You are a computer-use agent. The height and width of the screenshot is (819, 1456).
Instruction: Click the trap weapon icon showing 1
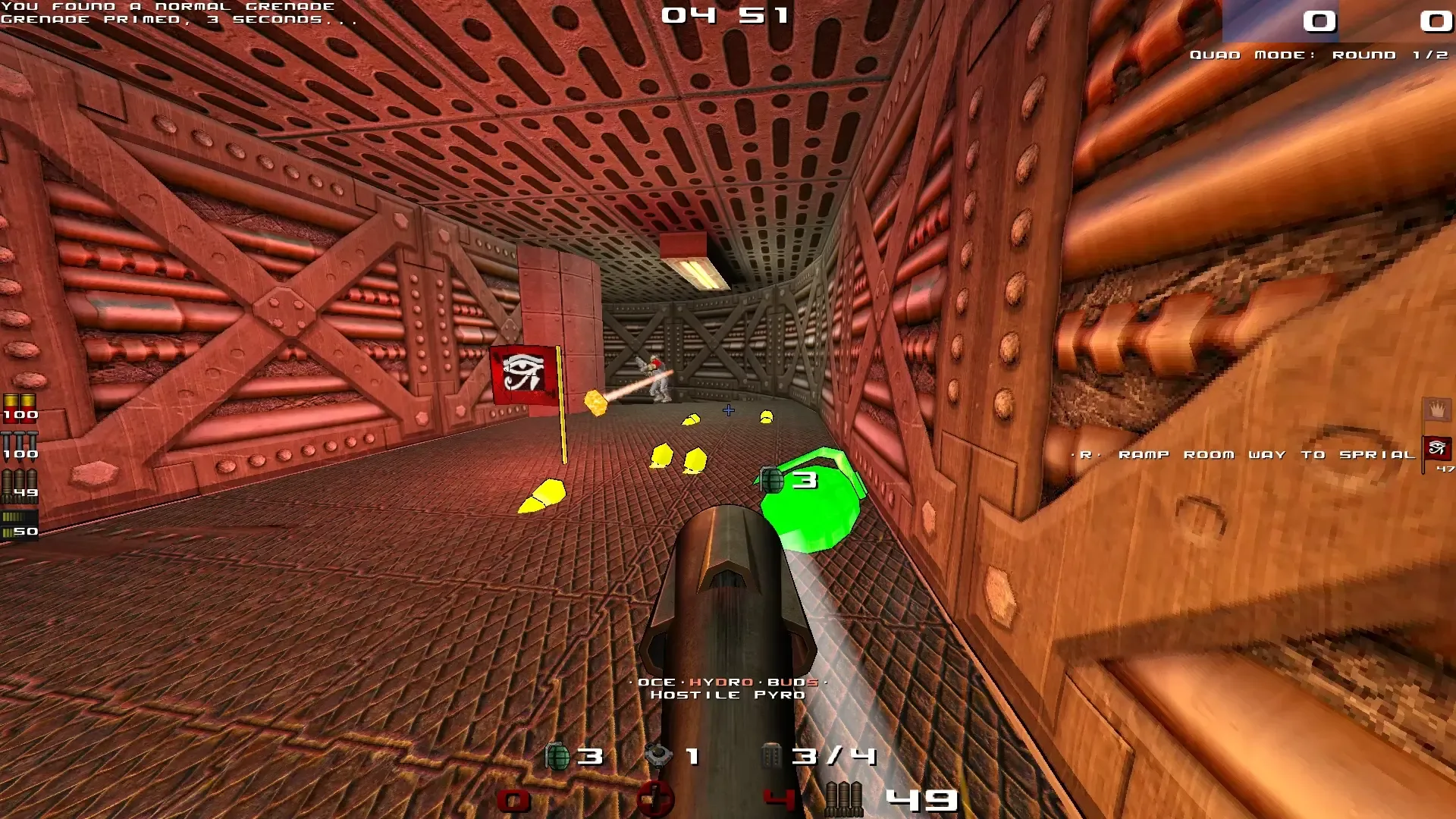click(660, 755)
